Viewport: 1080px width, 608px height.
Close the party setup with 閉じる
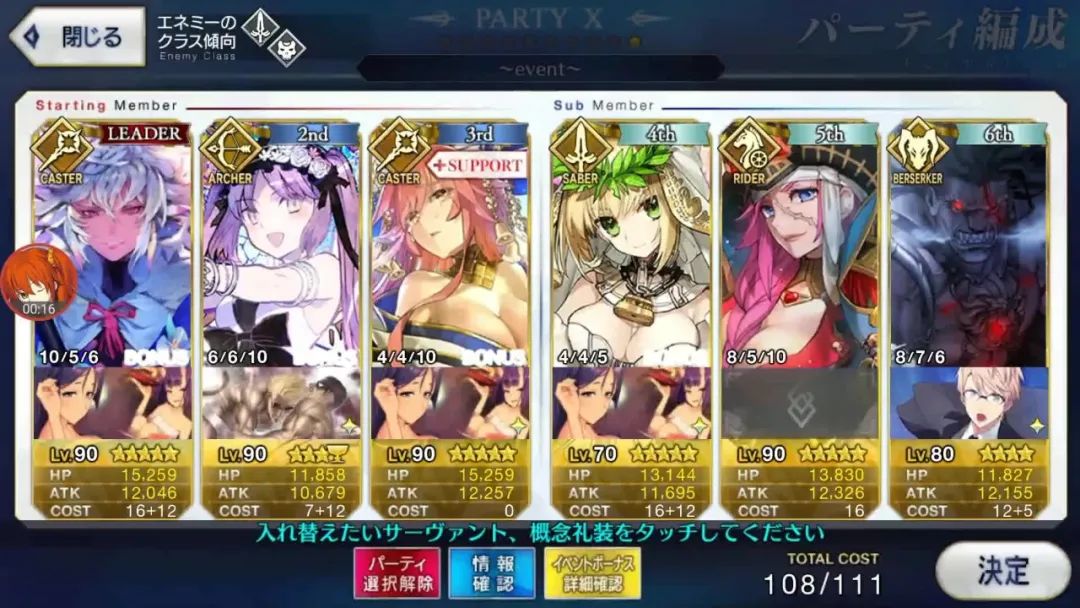(x=75, y=38)
